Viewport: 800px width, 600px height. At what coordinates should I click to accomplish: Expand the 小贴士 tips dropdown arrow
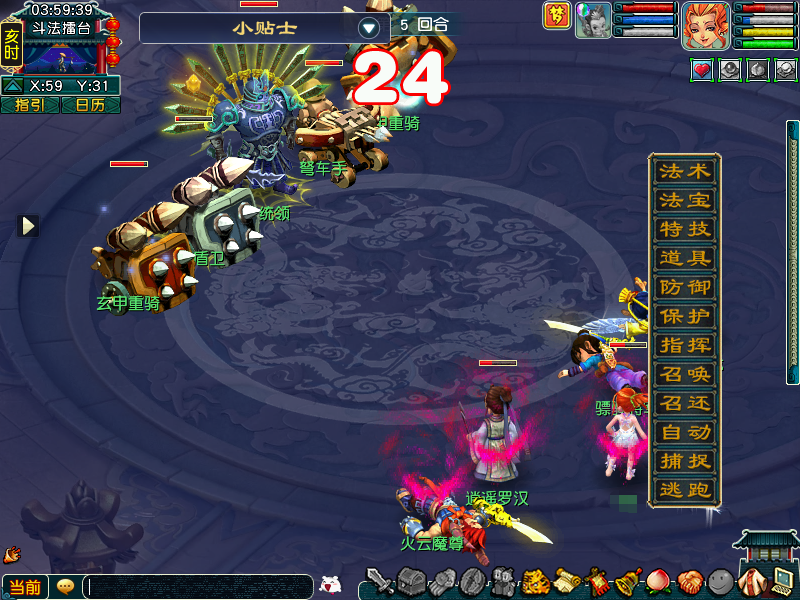369,28
